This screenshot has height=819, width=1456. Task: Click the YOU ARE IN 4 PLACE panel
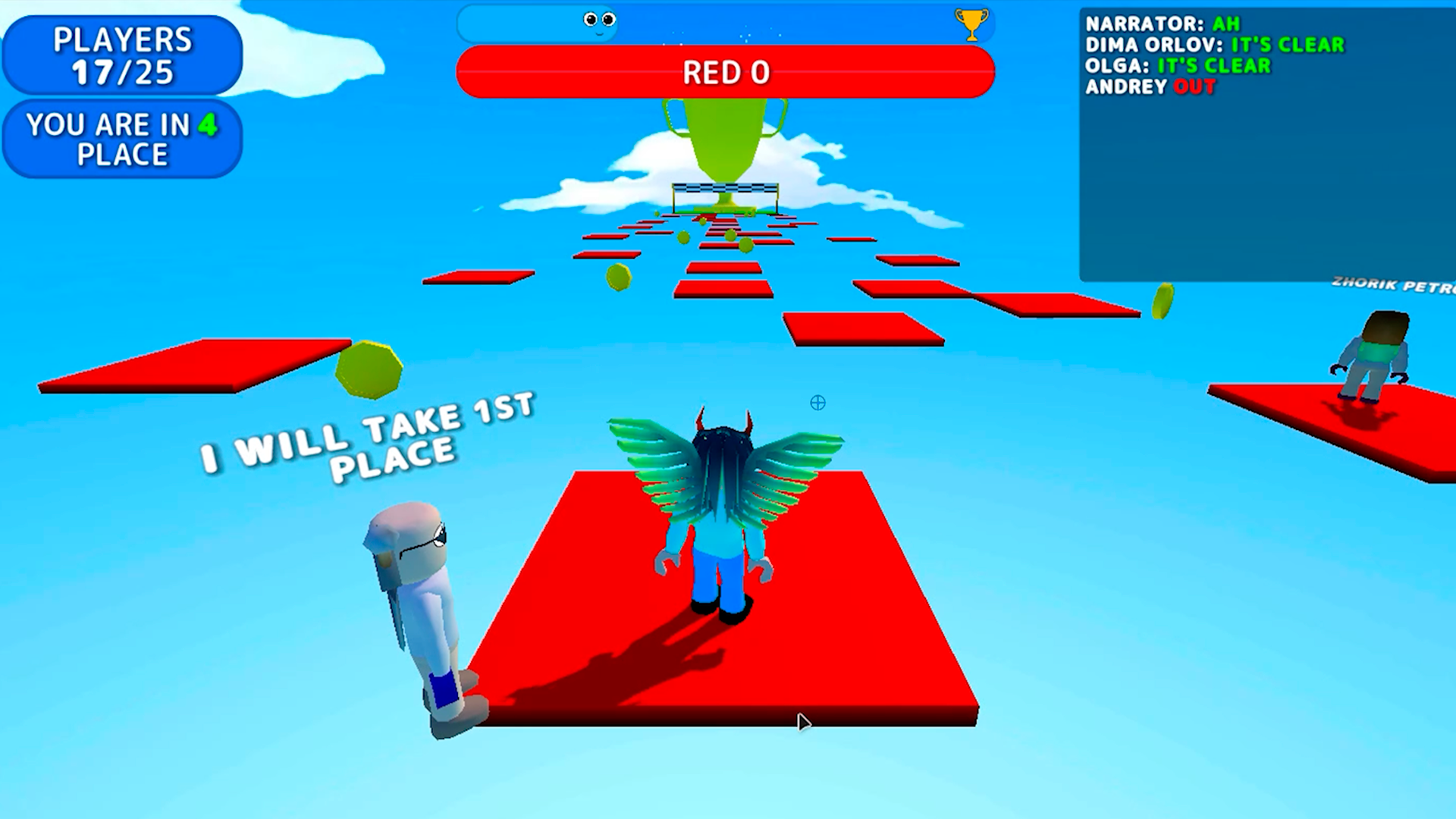(x=121, y=140)
